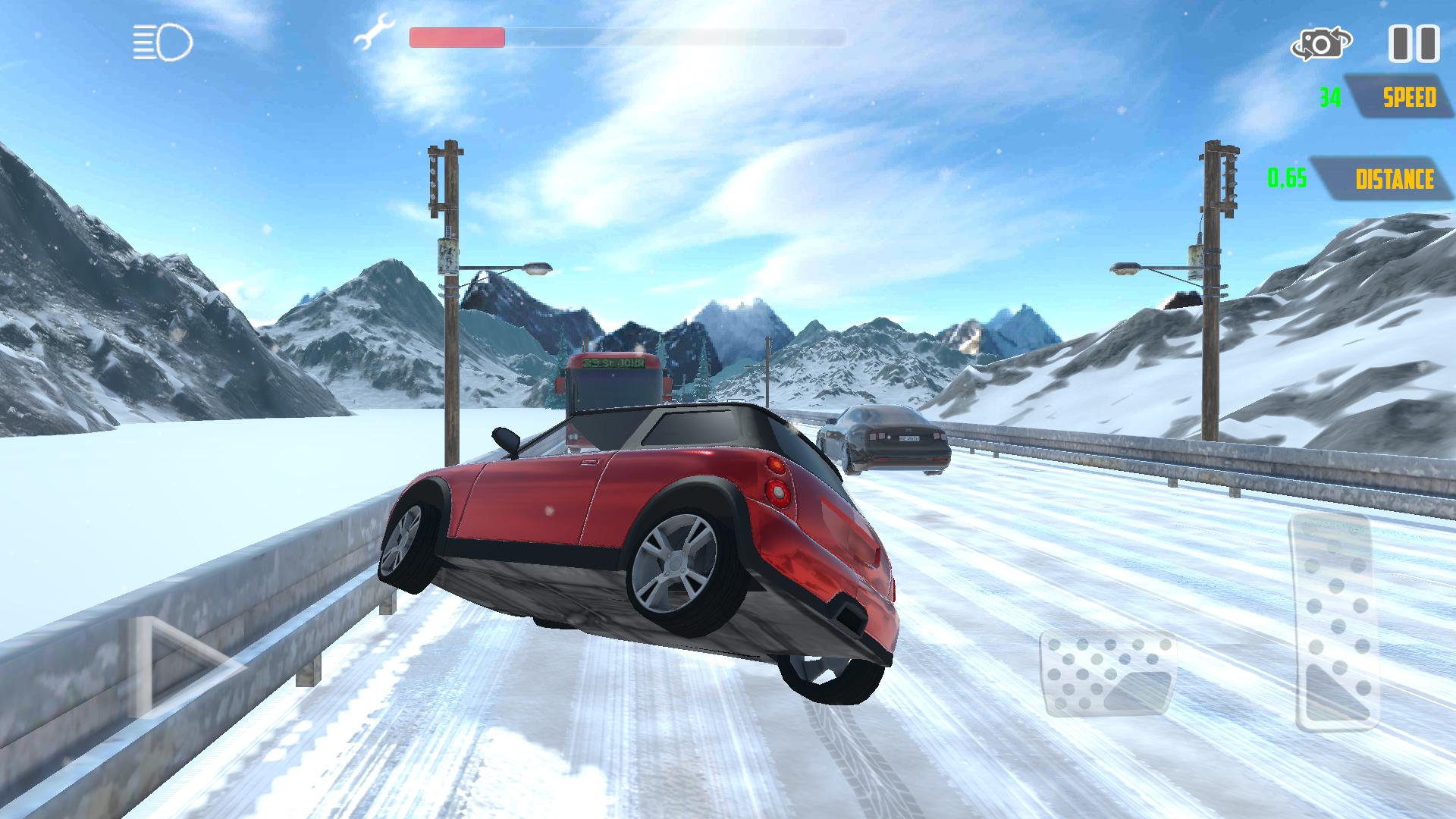This screenshot has width=1456, height=819.
Task: Pause the game
Action: pyautogui.click(x=1414, y=43)
